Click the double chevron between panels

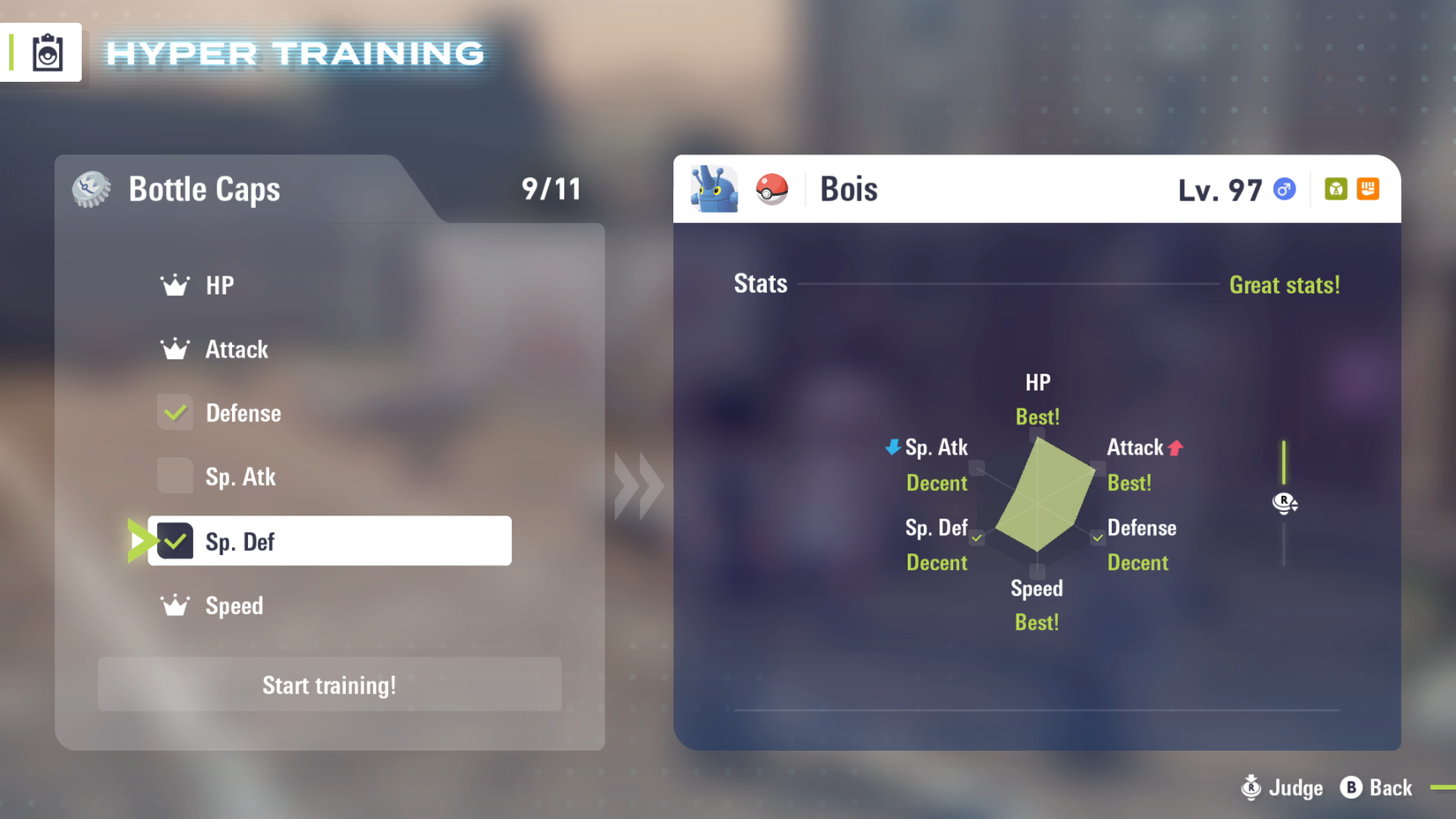[637, 485]
